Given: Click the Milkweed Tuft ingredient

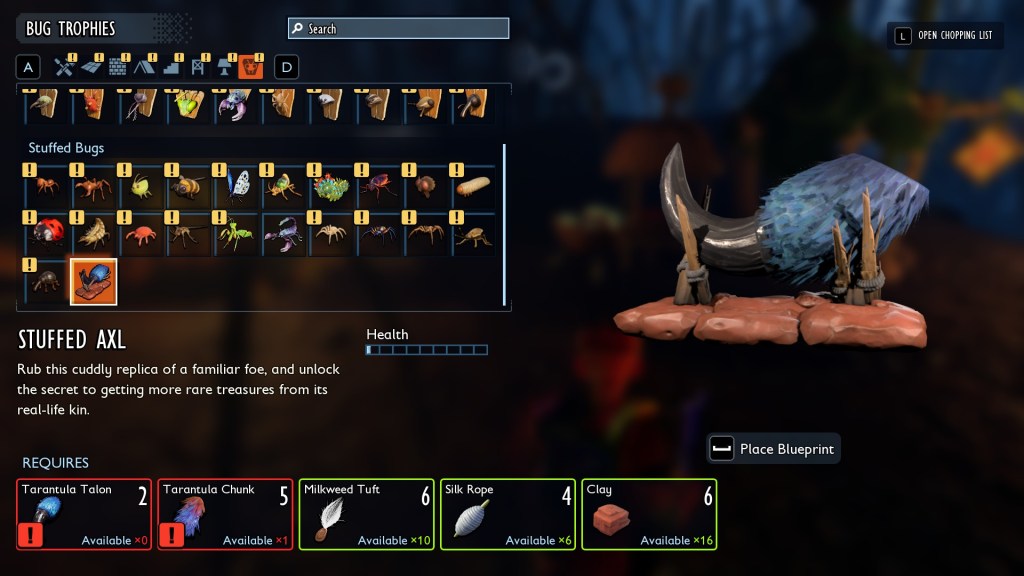Looking at the screenshot, I should [367, 514].
